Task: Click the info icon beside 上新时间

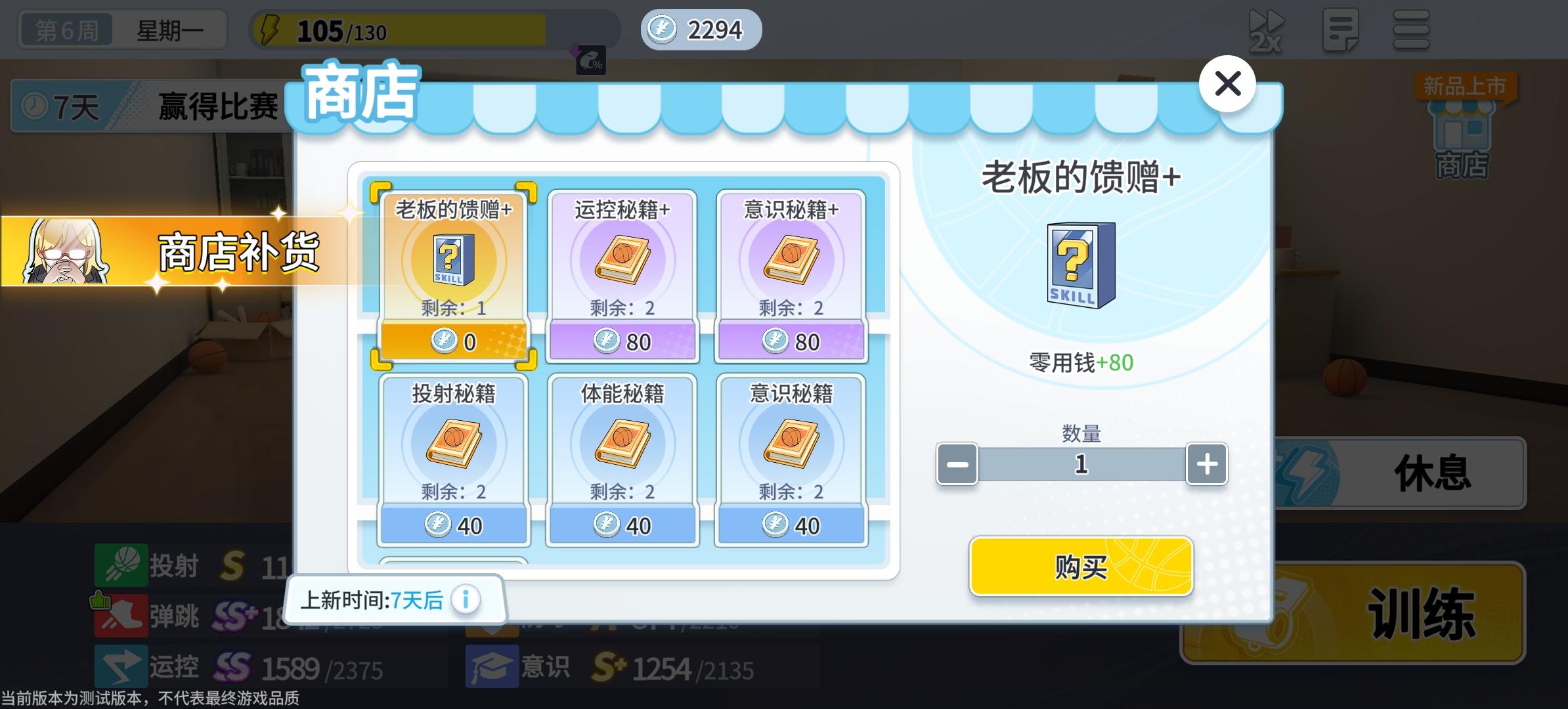Action: click(x=467, y=599)
